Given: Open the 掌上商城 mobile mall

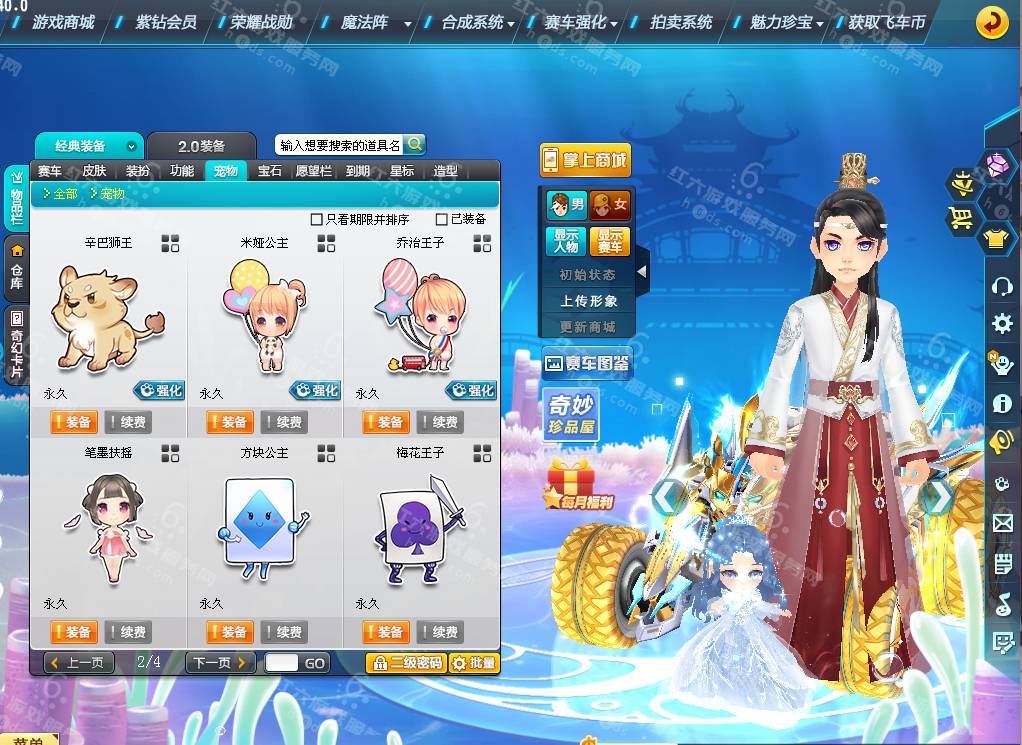Looking at the screenshot, I should pos(585,160).
